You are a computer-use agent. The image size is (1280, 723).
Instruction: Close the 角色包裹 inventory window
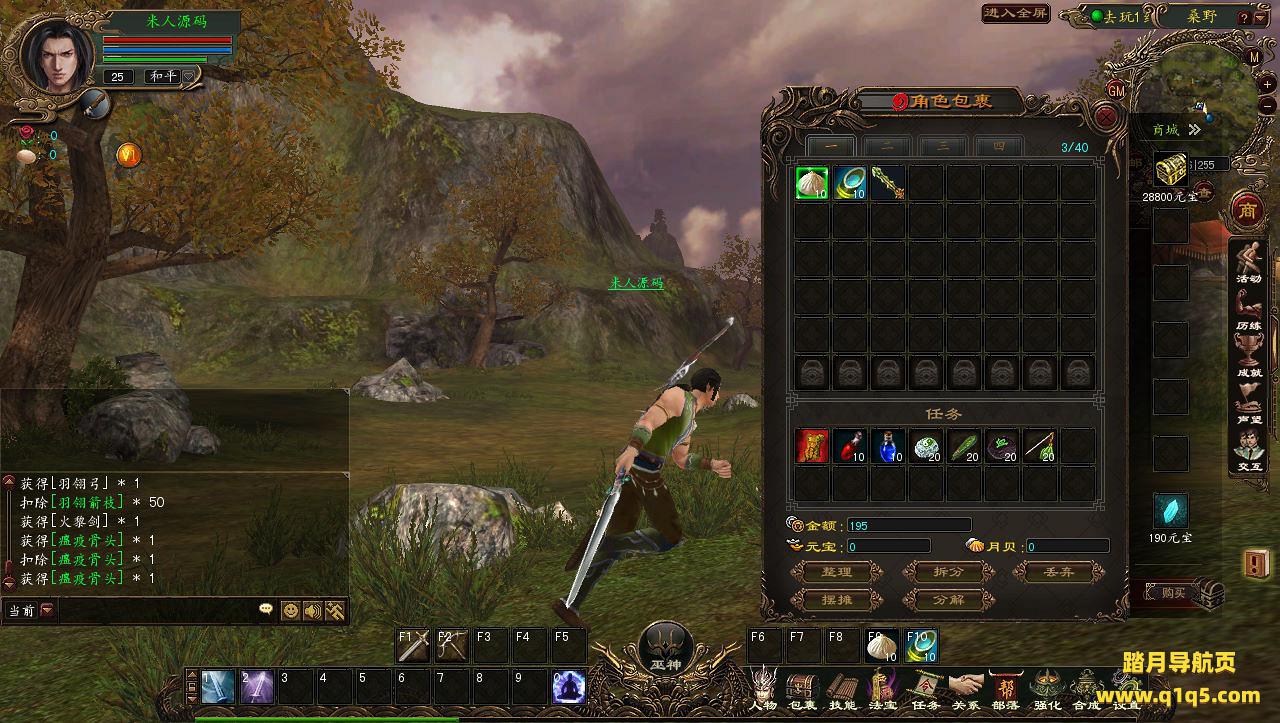point(1106,117)
